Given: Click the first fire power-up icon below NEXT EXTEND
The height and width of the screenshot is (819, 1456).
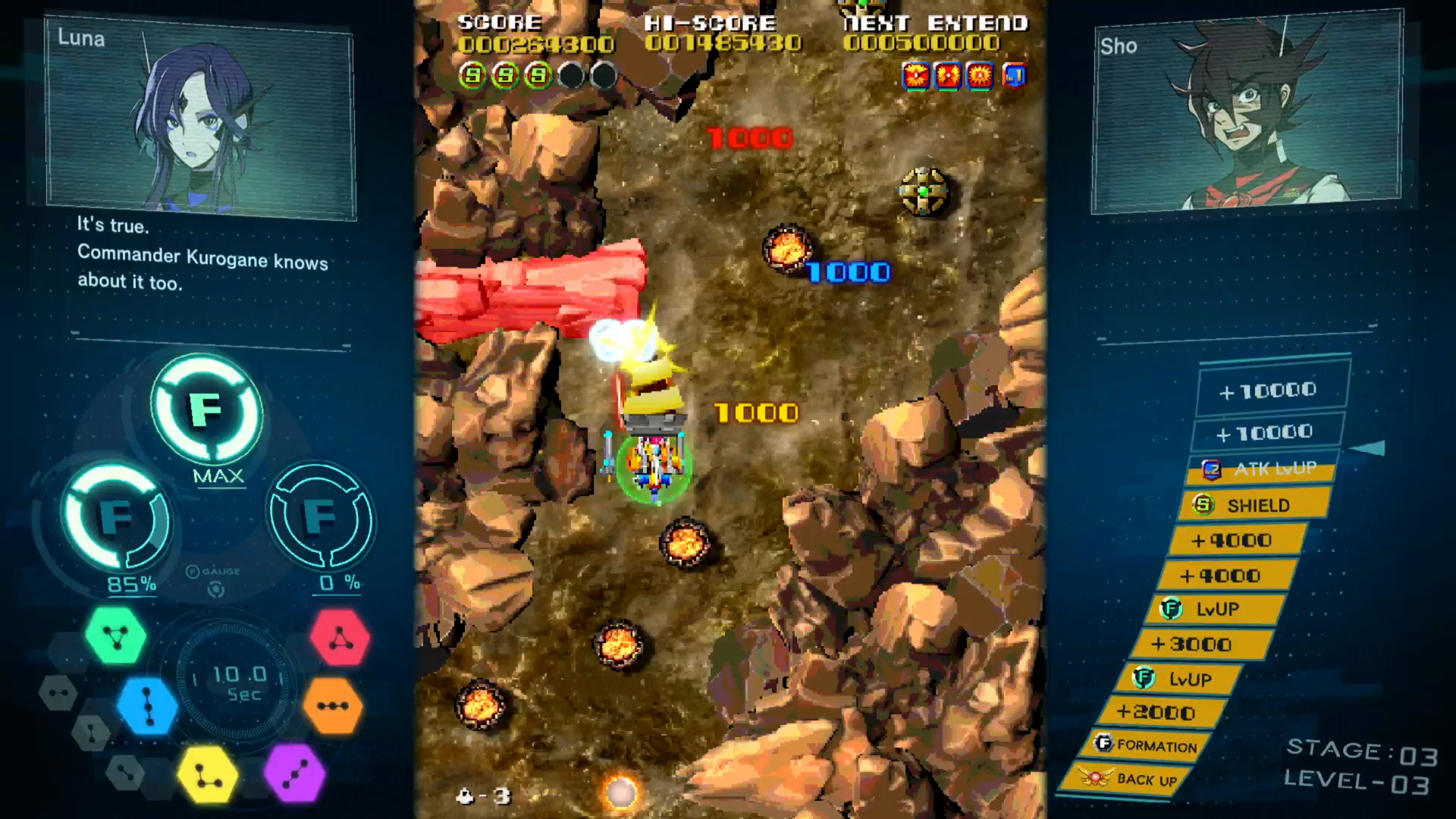Looking at the screenshot, I should (915, 76).
